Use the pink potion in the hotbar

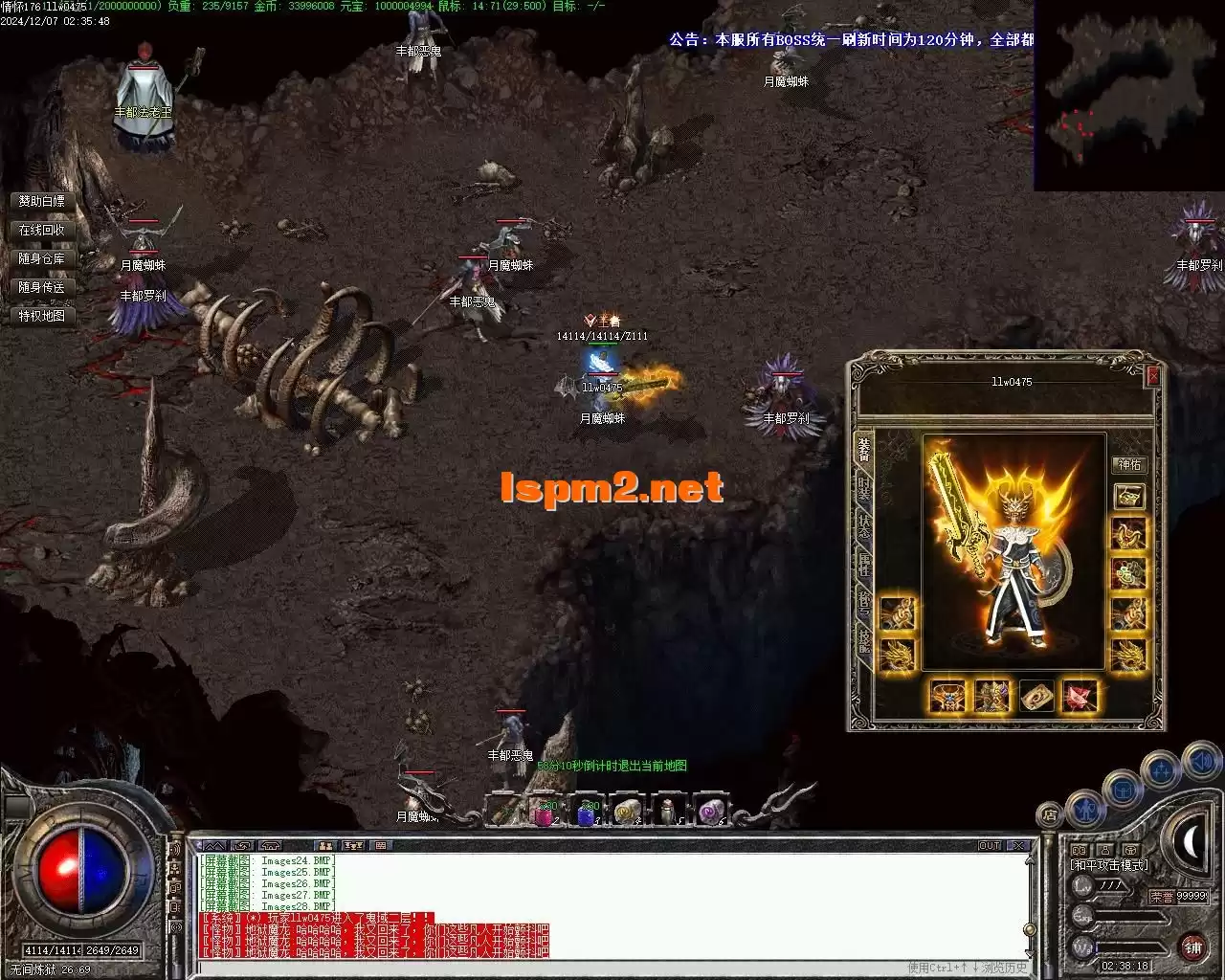tap(545, 812)
